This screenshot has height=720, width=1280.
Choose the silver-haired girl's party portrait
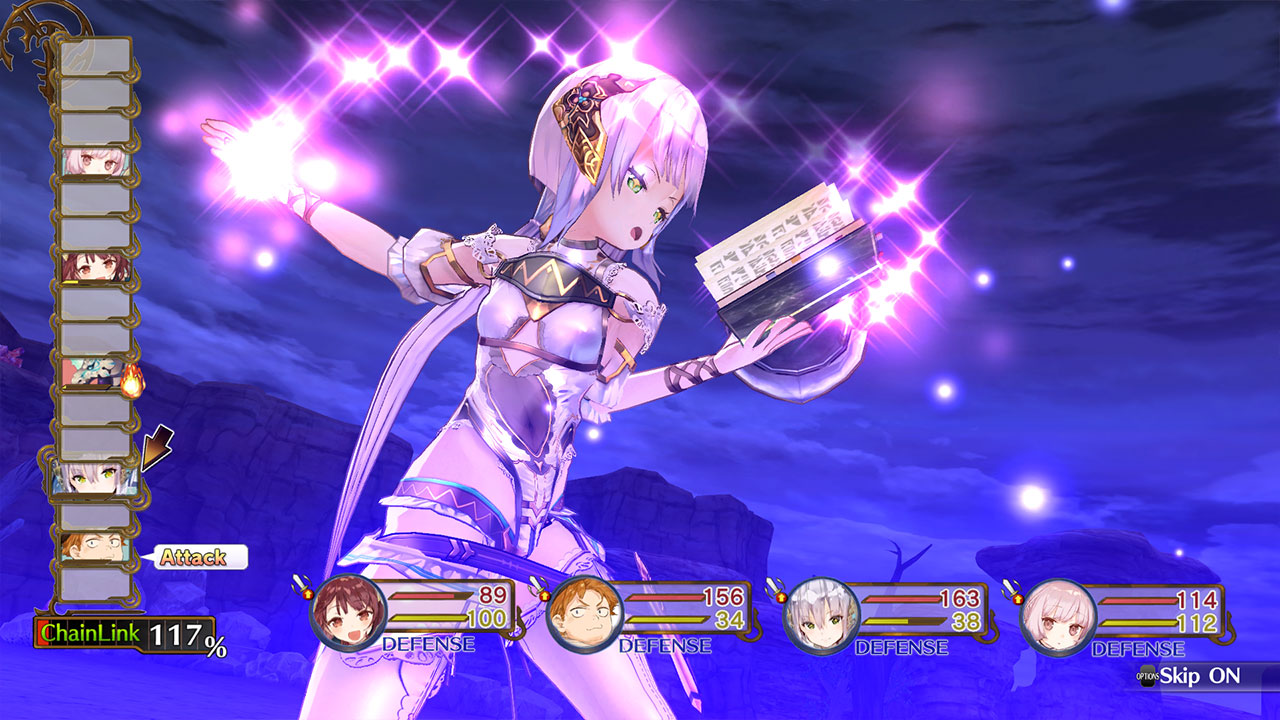pyautogui.click(x=821, y=614)
